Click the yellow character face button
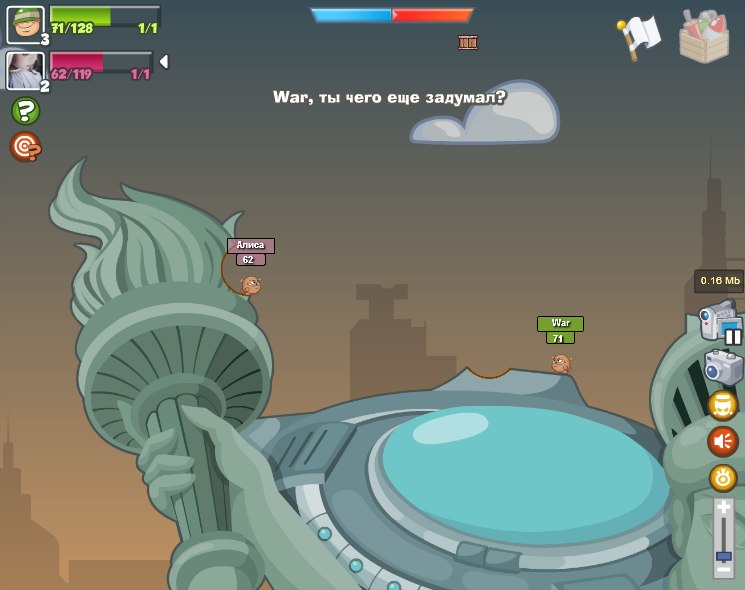Viewport: 745px width, 590px height. point(722,405)
